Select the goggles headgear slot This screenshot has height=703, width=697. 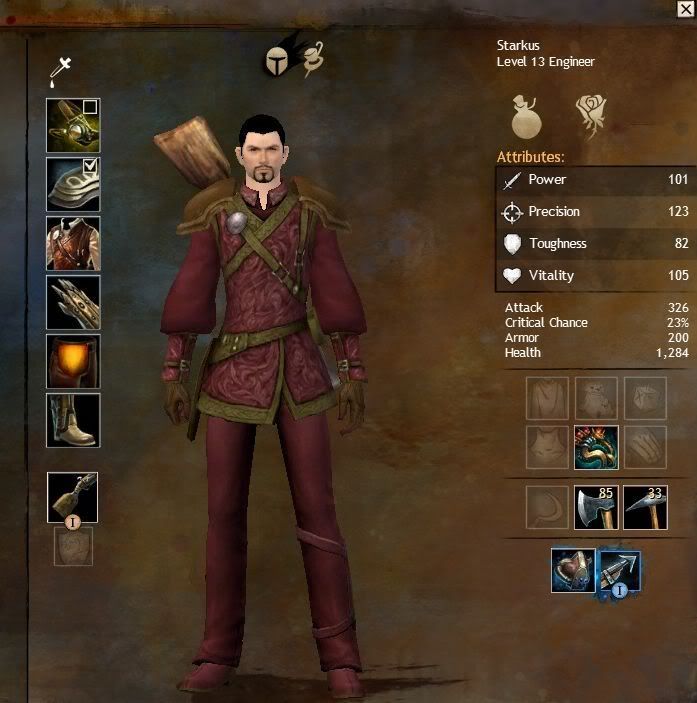click(x=72, y=125)
